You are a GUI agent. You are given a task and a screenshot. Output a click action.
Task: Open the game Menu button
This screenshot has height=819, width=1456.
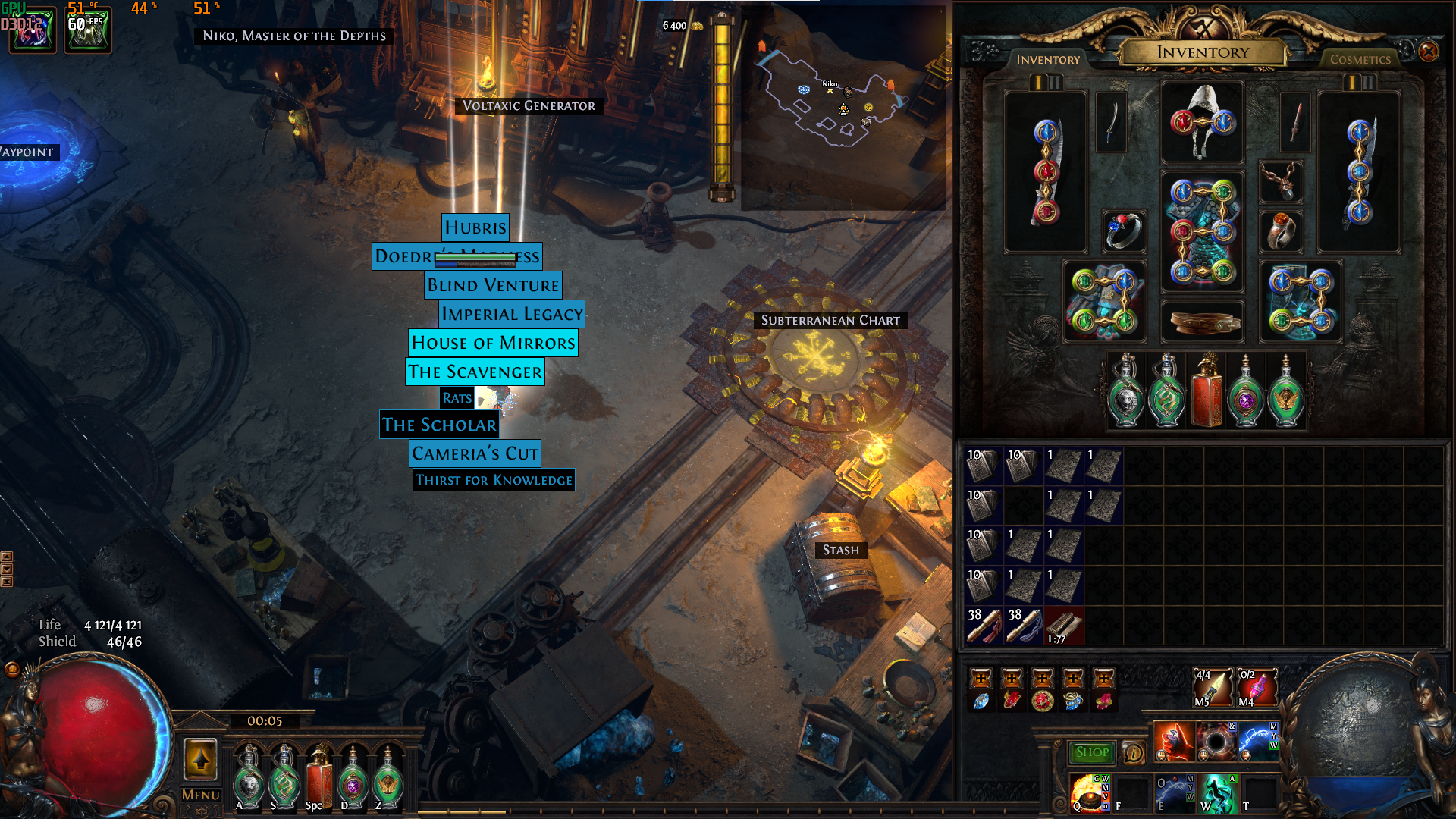pyautogui.click(x=201, y=795)
